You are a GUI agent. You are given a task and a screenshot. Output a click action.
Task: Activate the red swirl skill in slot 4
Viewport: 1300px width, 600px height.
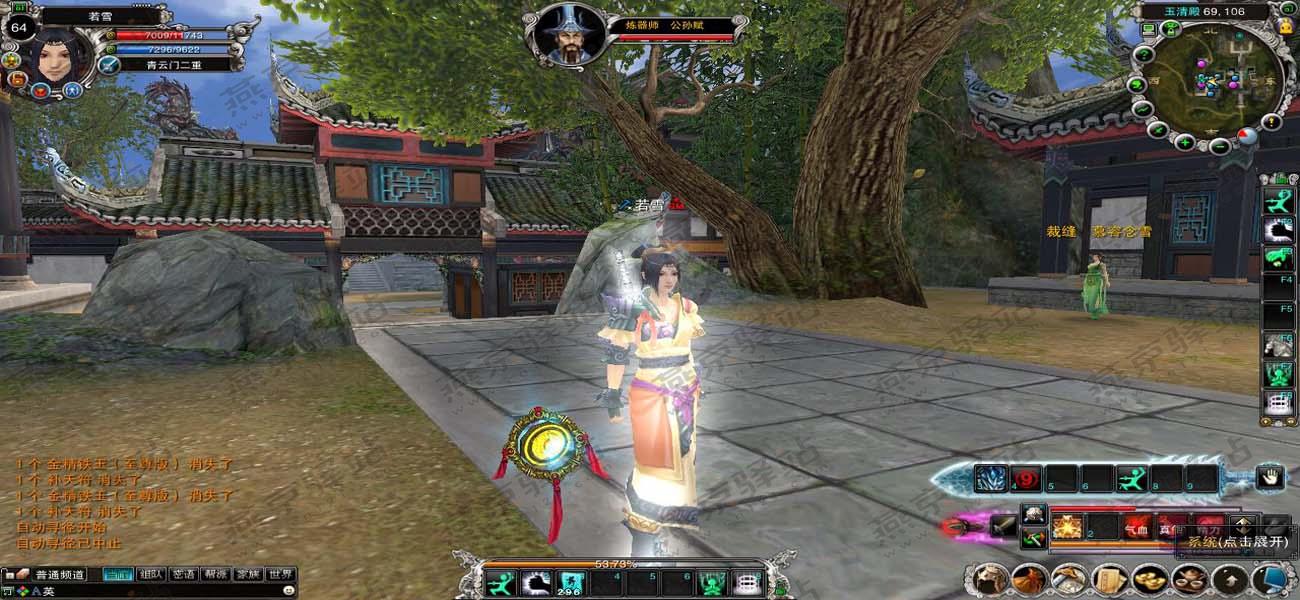coord(1024,478)
